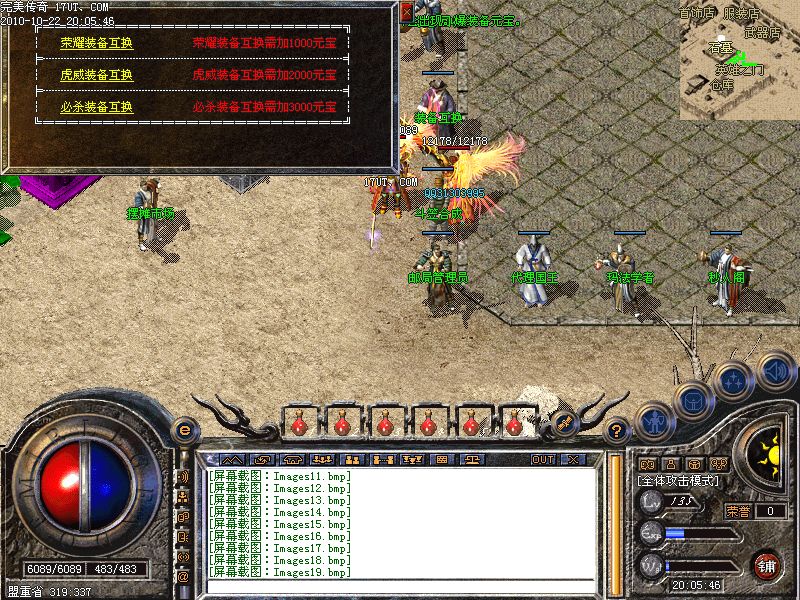Pick the 必杀装备互换 exchange option

(x=96, y=107)
